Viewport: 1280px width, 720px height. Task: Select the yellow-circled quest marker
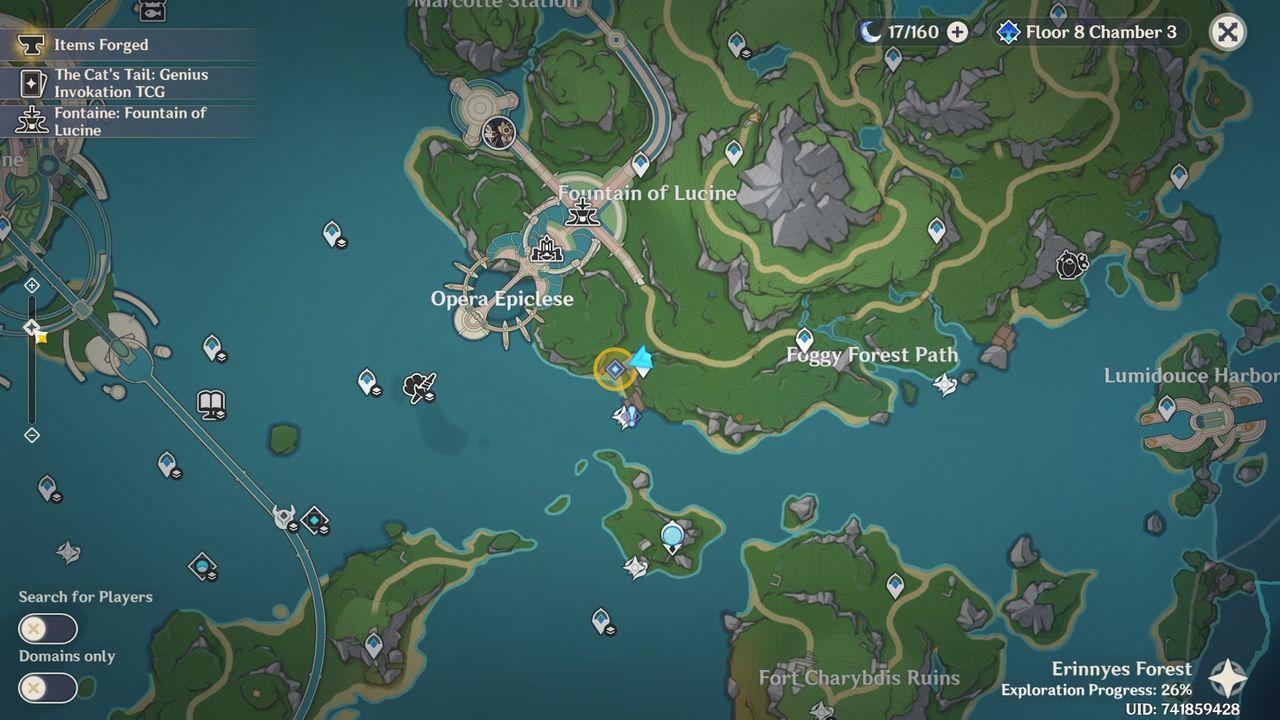(x=614, y=369)
